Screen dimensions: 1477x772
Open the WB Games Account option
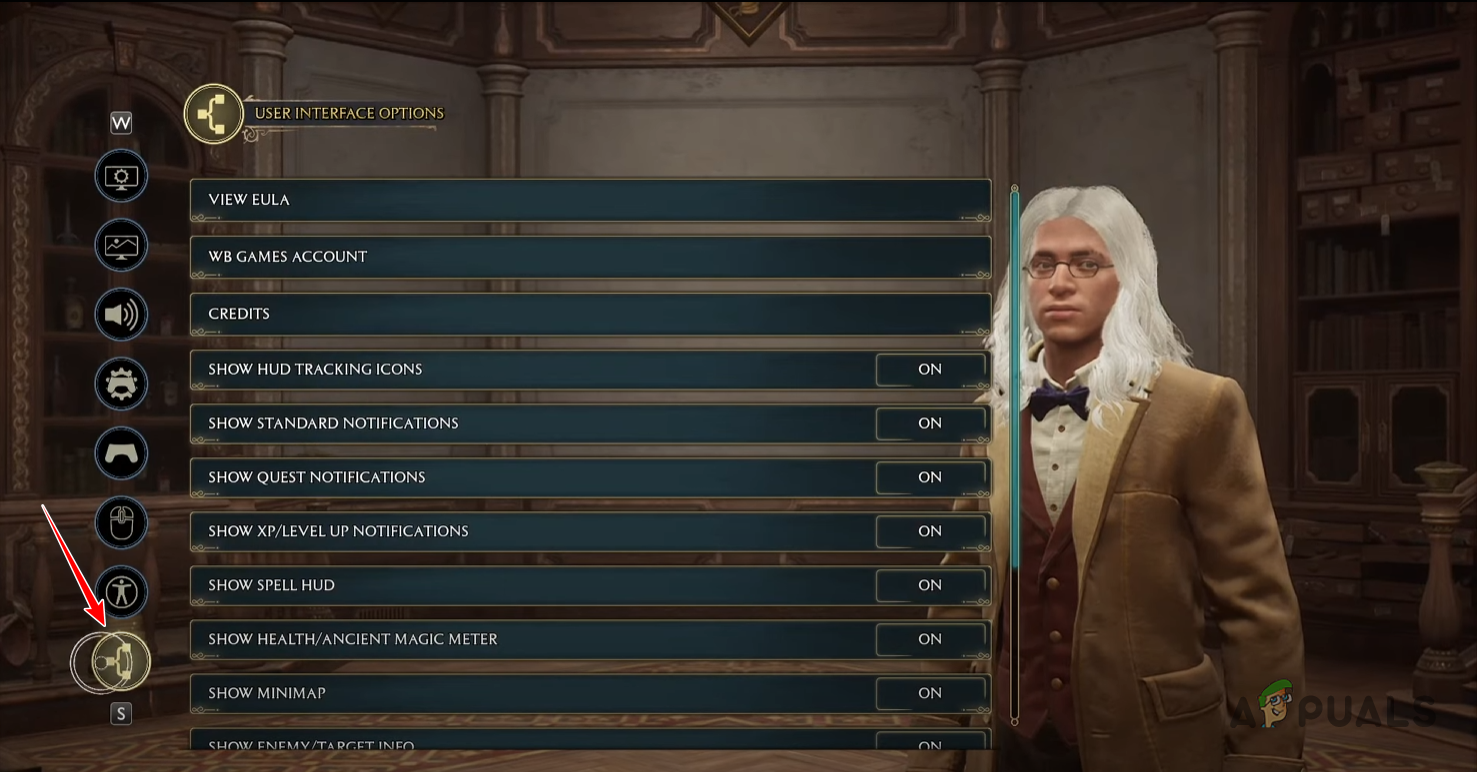(590, 257)
